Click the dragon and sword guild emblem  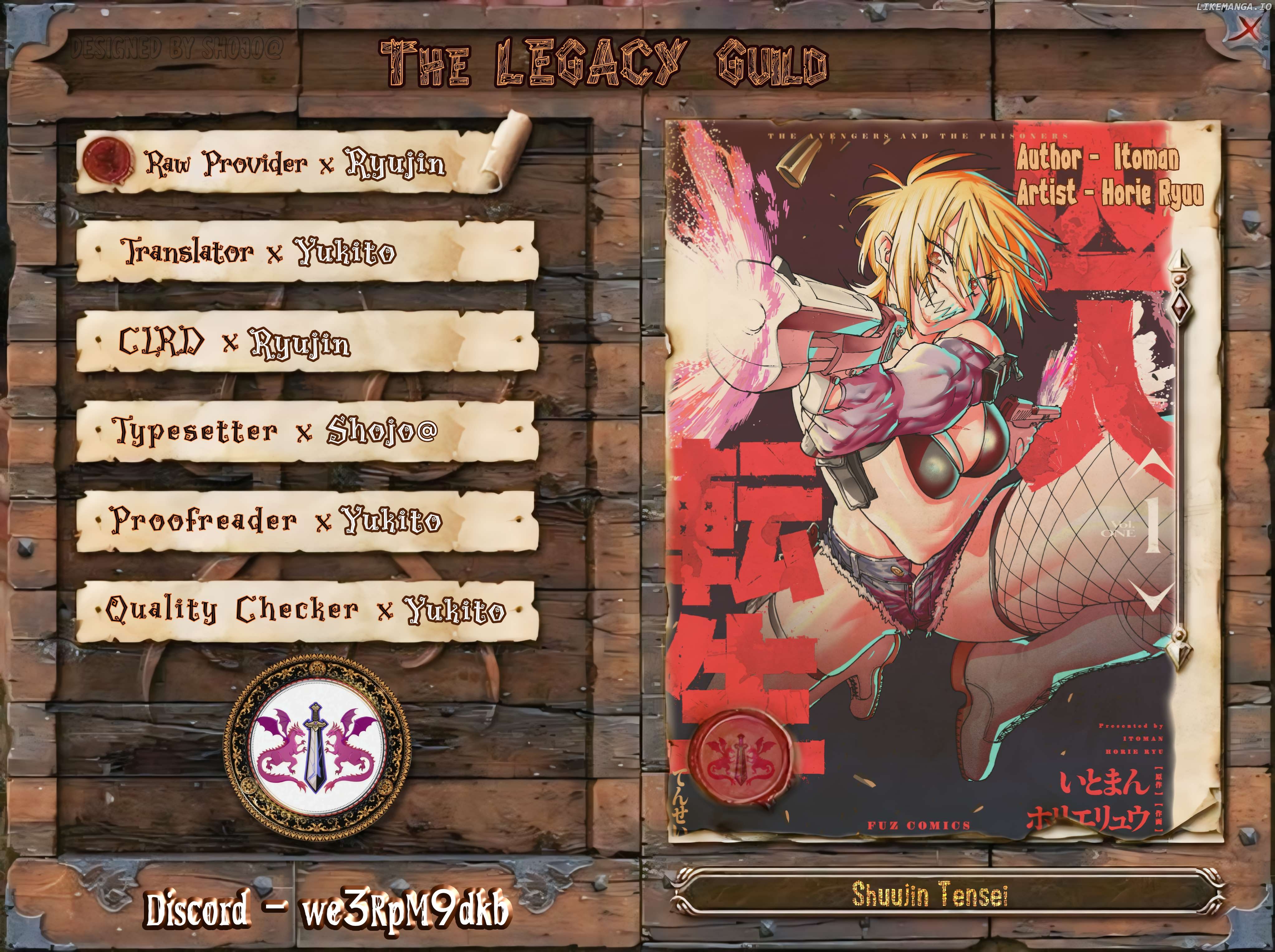click(x=318, y=748)
